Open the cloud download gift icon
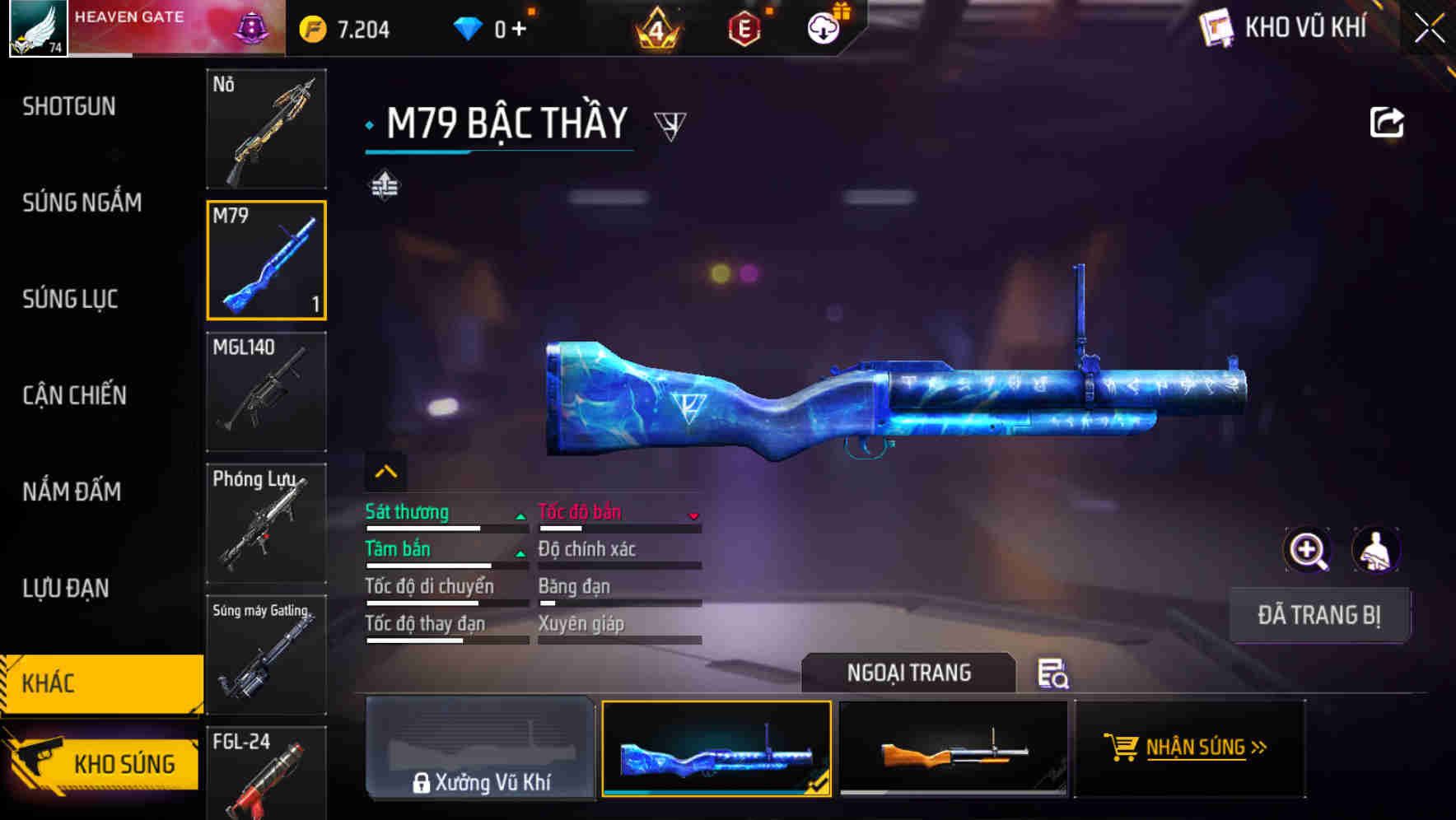The width and height of the screenshot is (1456, 820). point(823,27)
